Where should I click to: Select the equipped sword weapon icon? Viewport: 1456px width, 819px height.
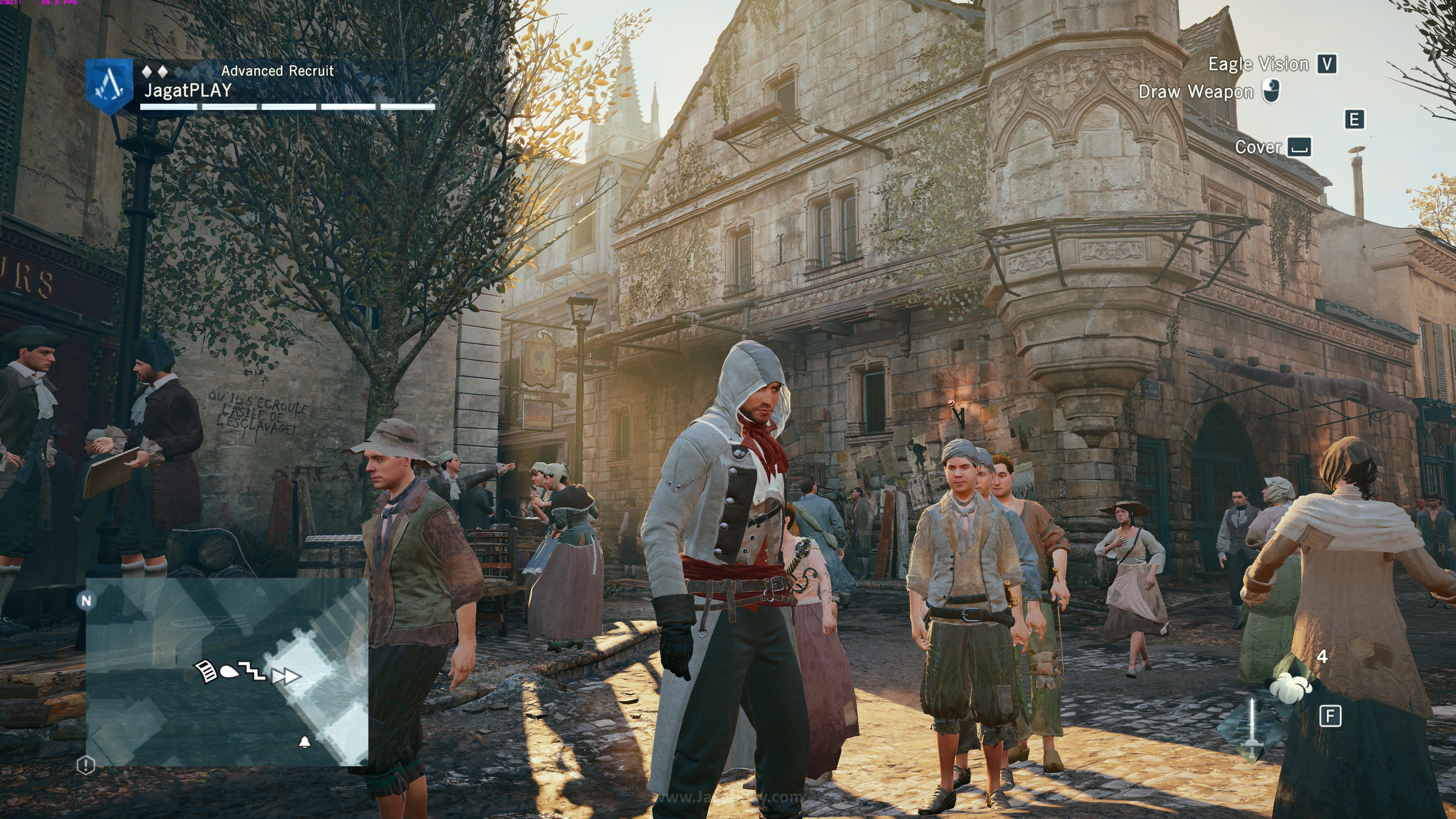click(x=1252, y=729)
